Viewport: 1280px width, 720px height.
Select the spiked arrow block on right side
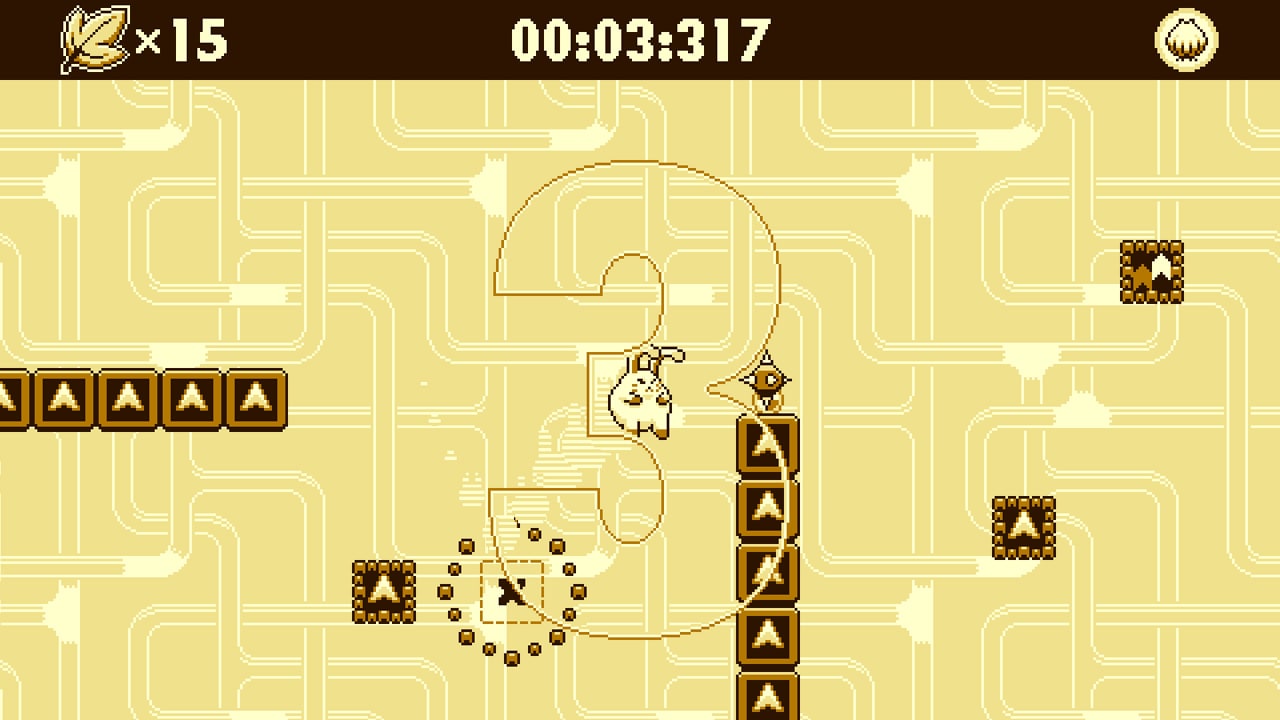tap(1022, 528)
